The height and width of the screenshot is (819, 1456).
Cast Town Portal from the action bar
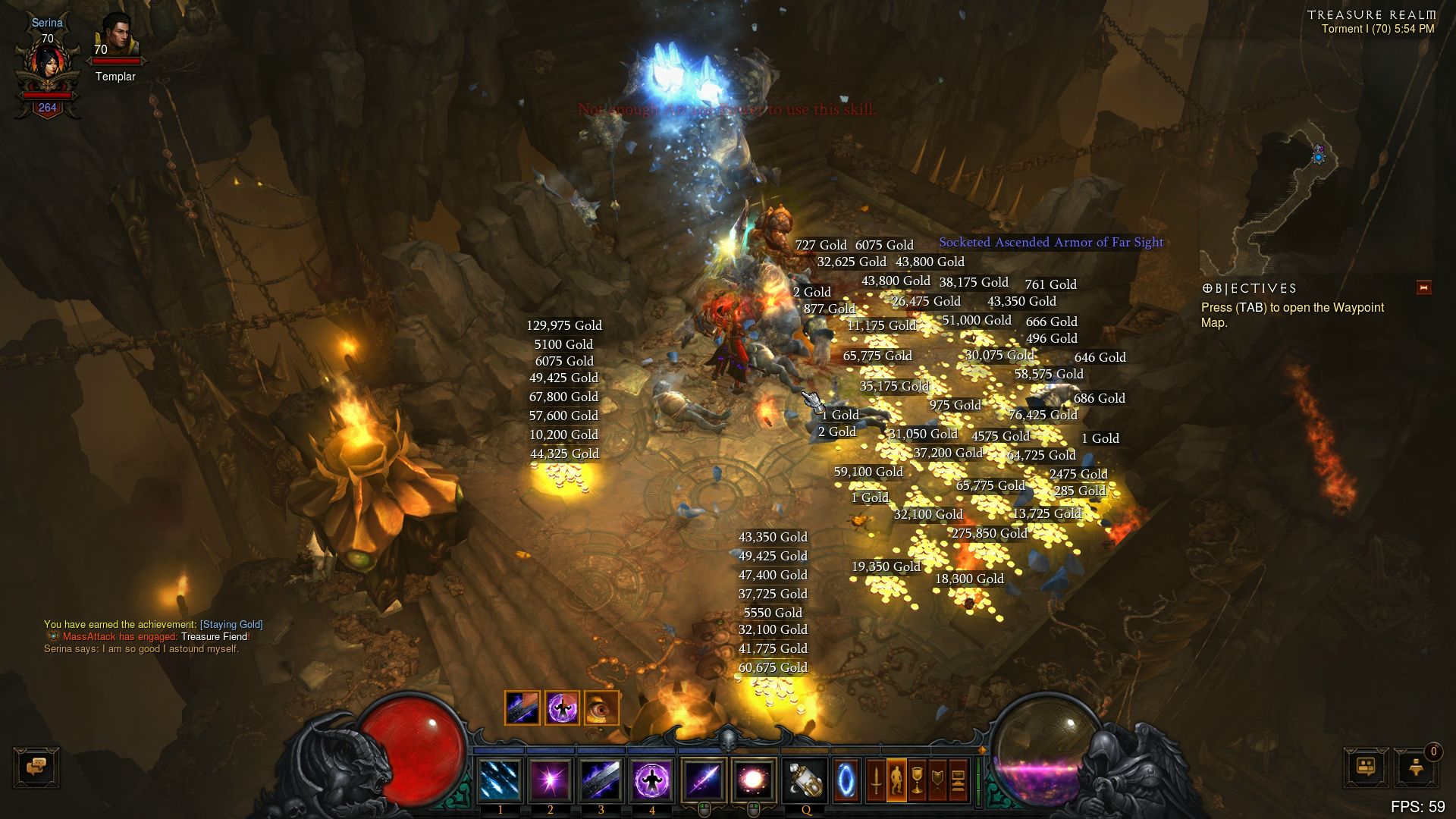pos(846,780)
